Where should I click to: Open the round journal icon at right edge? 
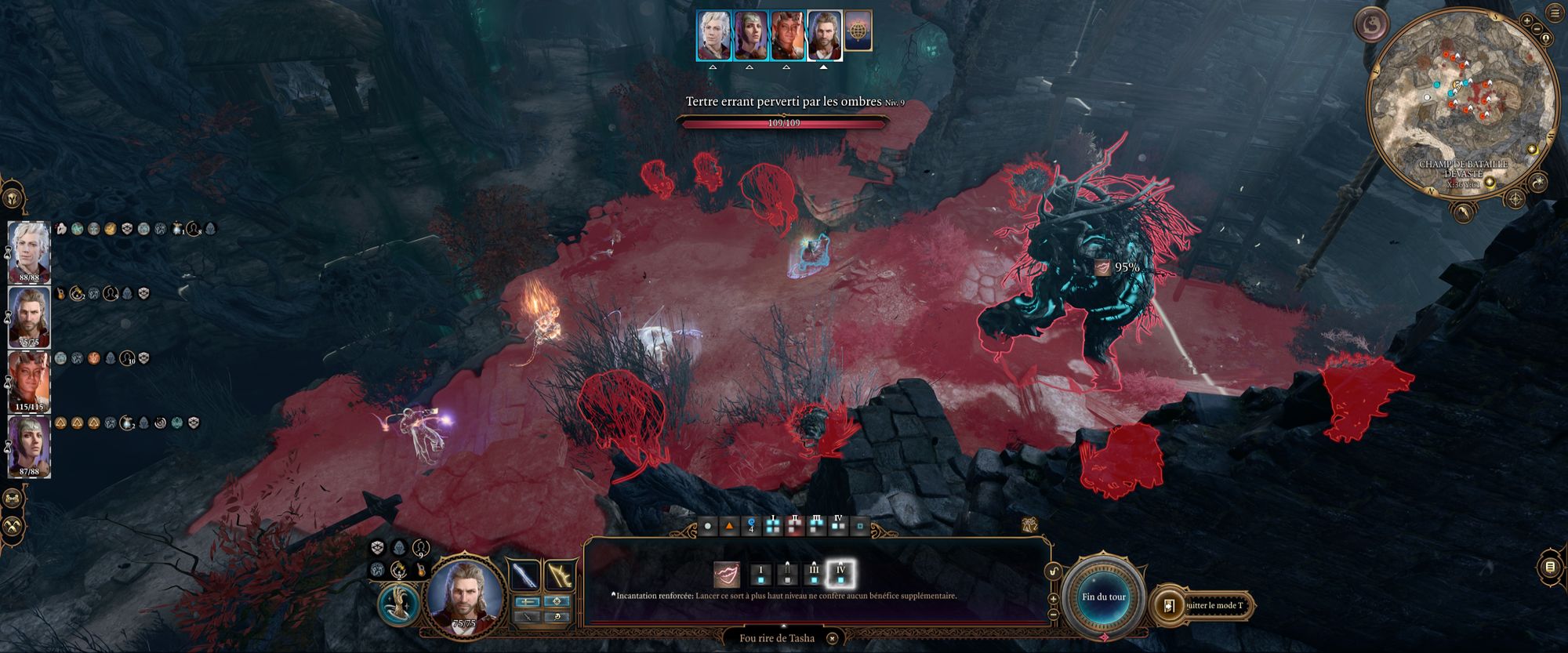pyautogui.click(x=1550, y=566)
